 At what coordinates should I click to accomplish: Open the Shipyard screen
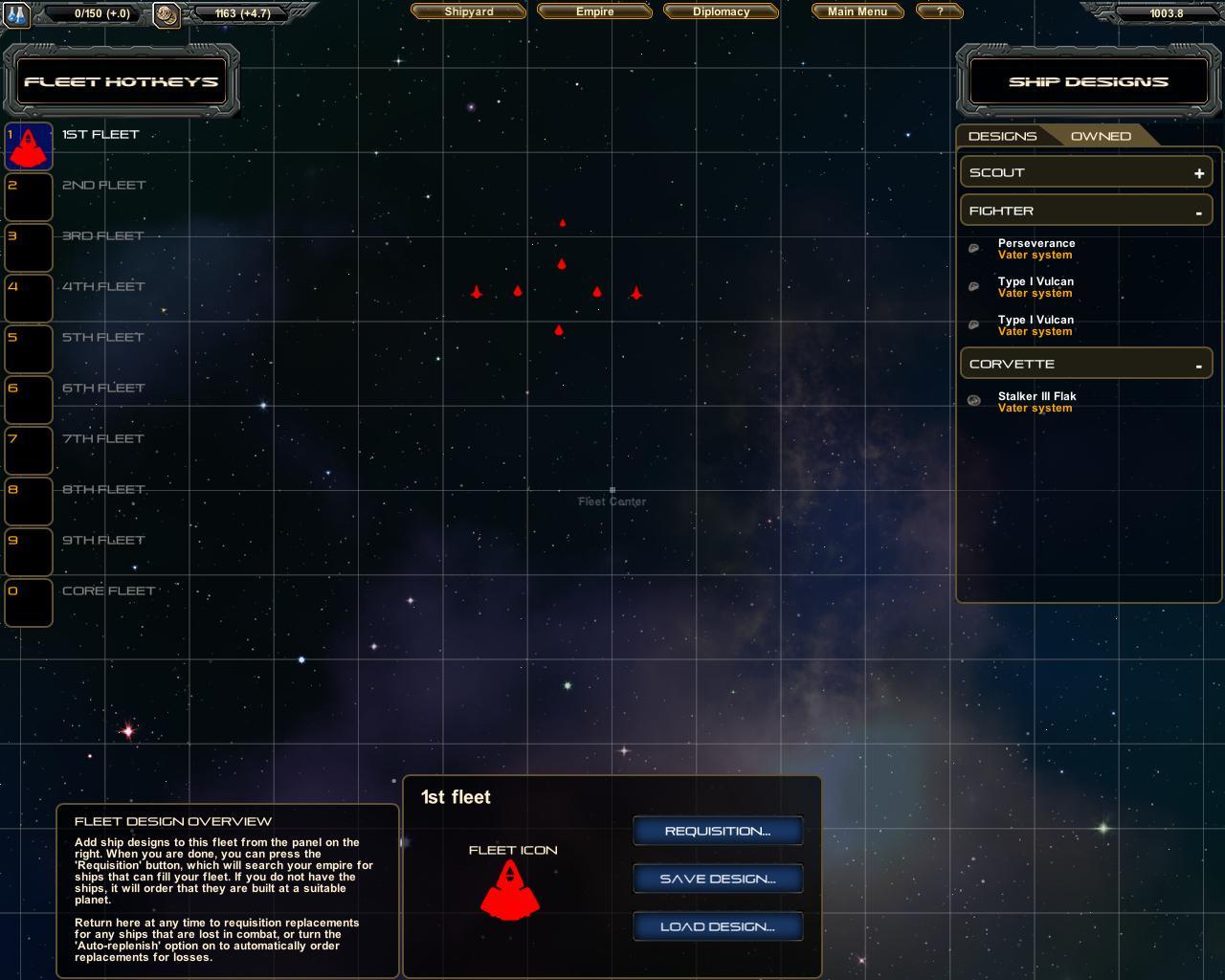pos(469,11)
